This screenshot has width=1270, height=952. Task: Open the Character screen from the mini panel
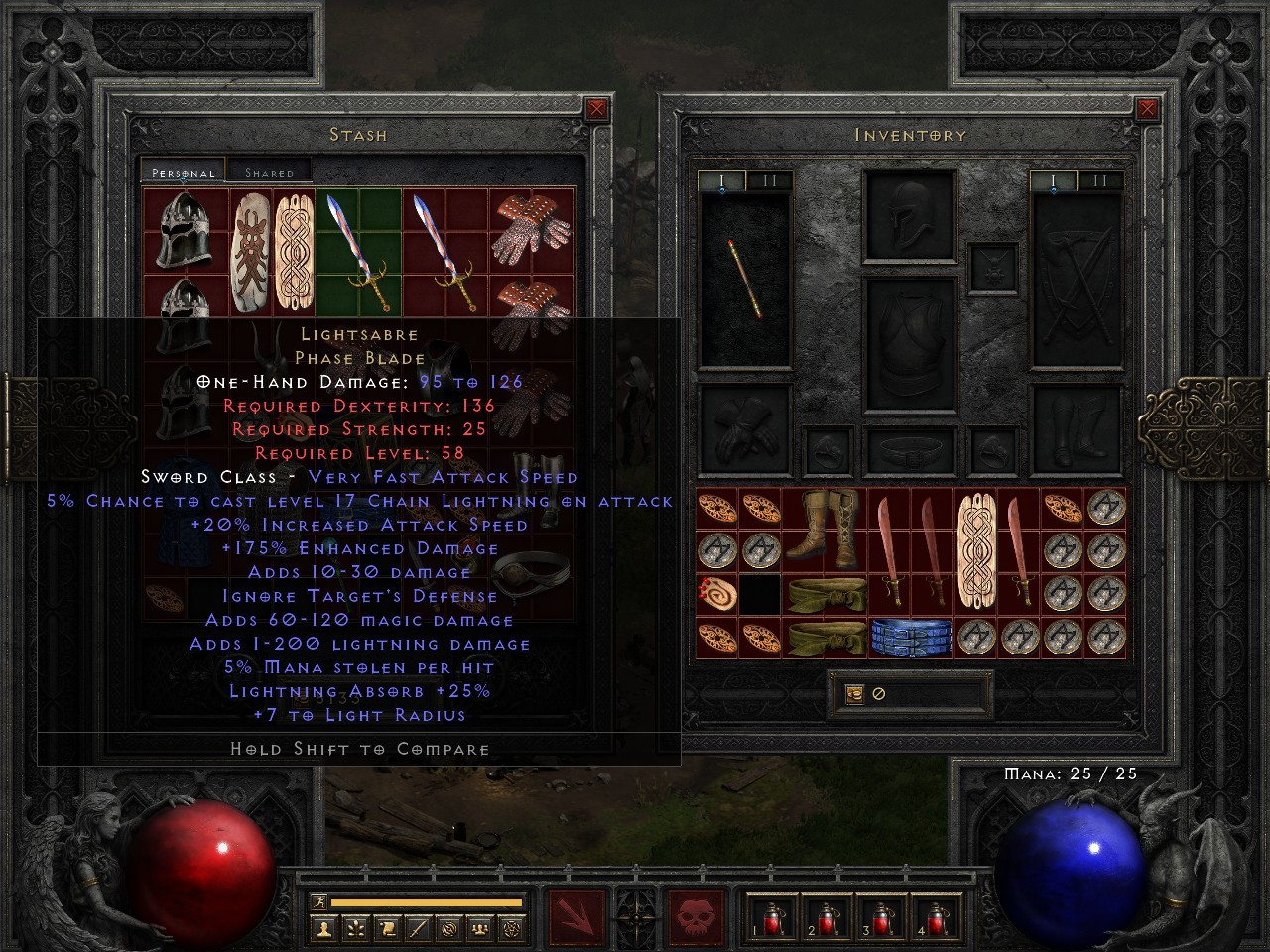click(x=325, y=930)
